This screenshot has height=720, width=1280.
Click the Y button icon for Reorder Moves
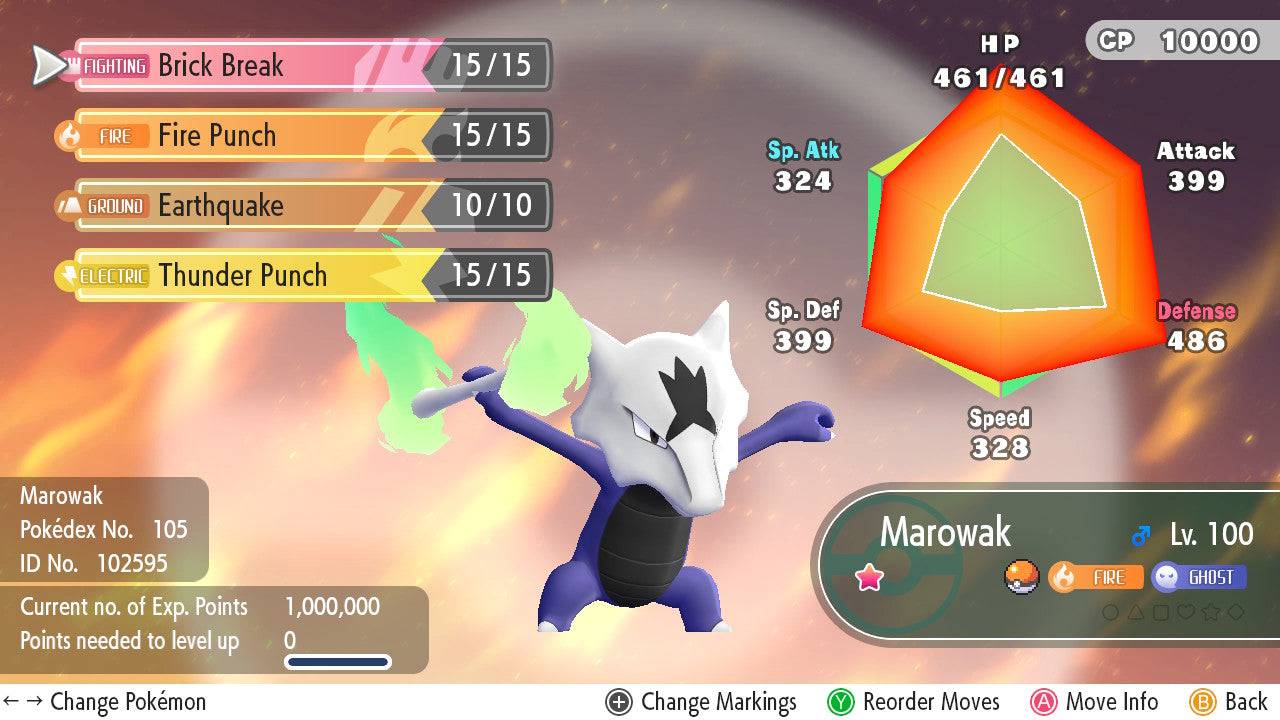pyautogui.click(x=842, y=701)
